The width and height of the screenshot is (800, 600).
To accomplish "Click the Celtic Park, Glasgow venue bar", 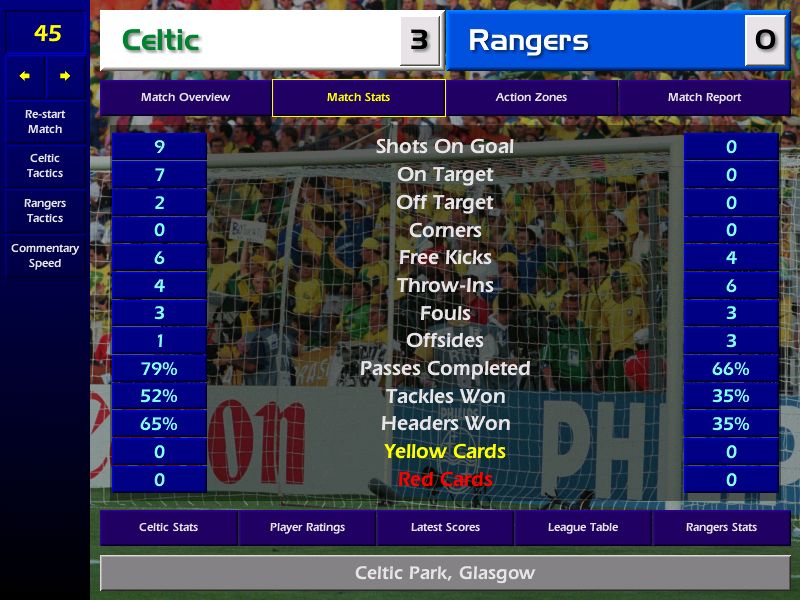I will coord(445,574).
